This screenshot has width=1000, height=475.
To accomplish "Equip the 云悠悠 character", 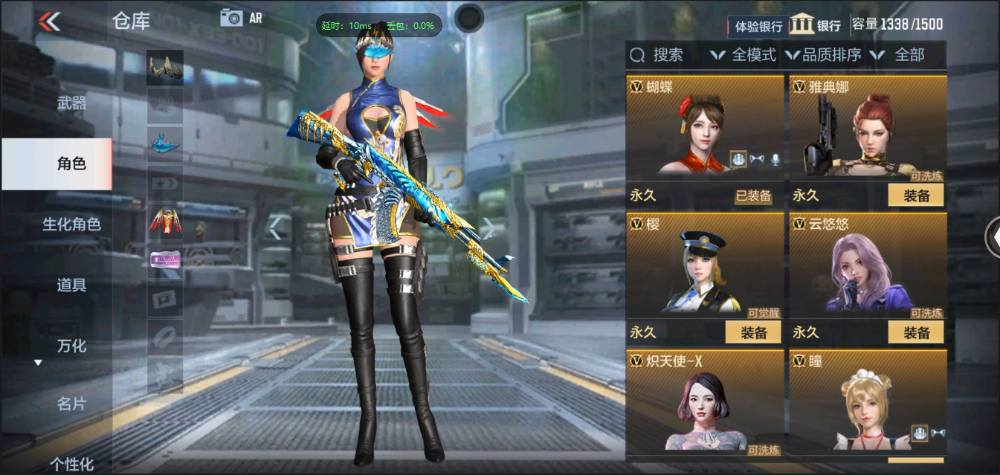I will tap(916, 332).
